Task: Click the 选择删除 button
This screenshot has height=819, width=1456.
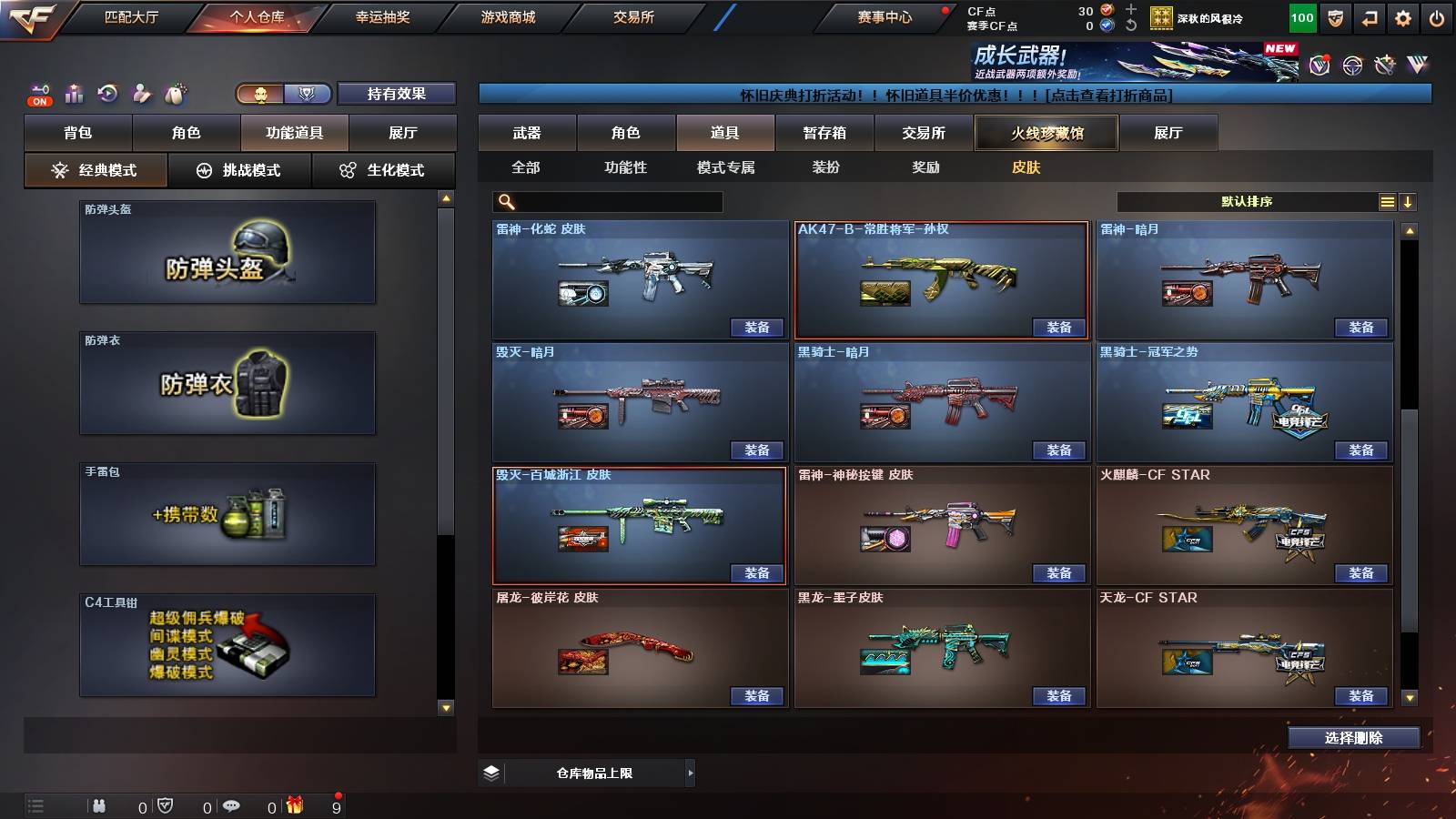Action: coord(1354,737)
